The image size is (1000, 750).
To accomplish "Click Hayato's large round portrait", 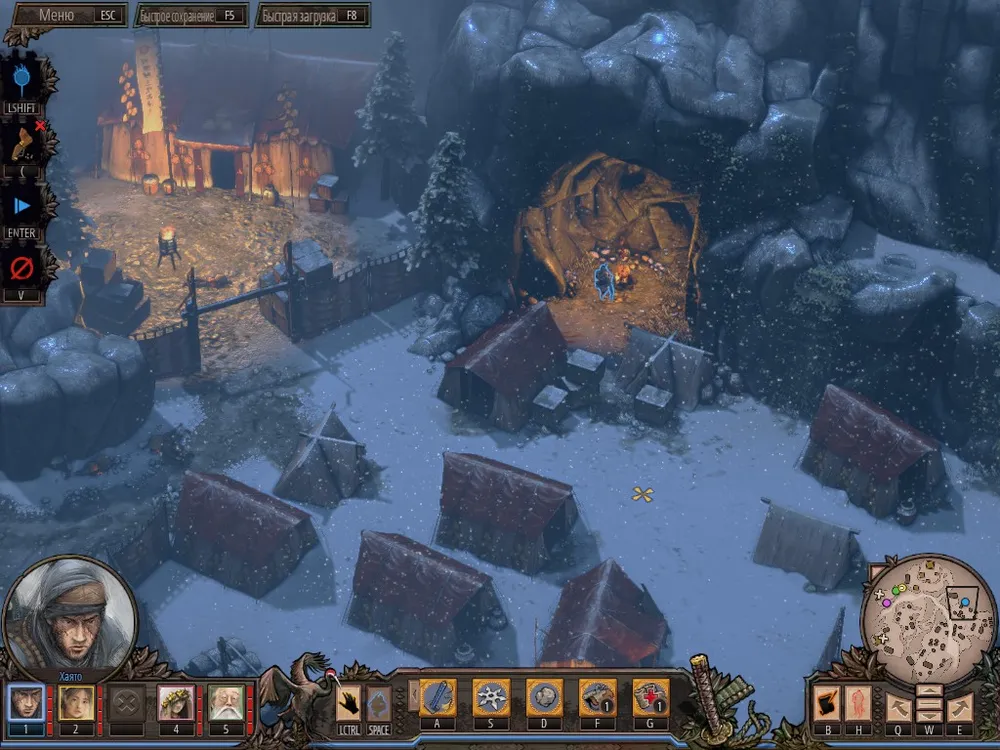I will 70,615.
